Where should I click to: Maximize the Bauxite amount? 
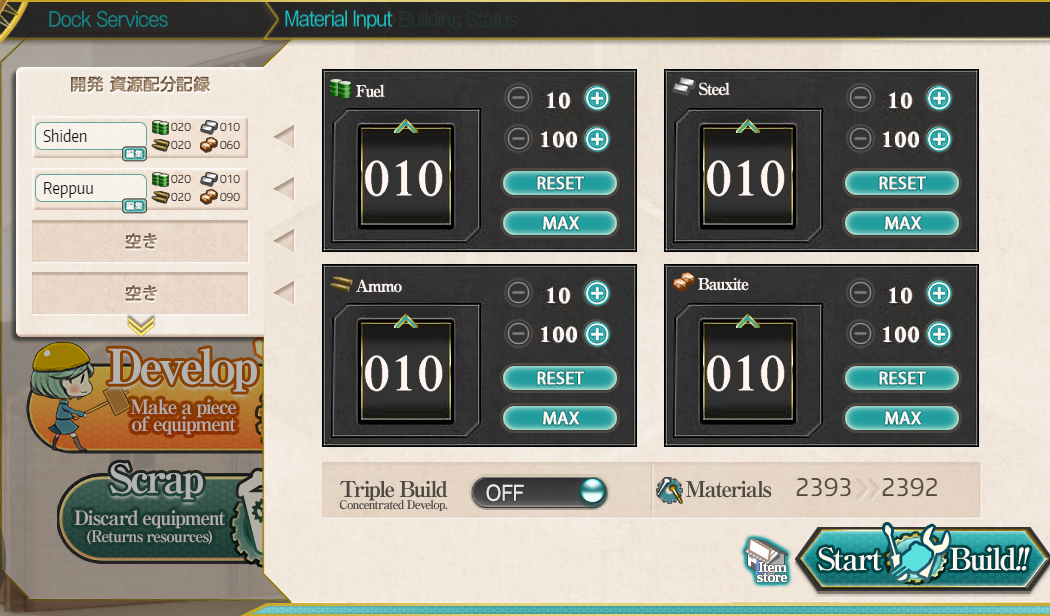click(x=902, y=418)
